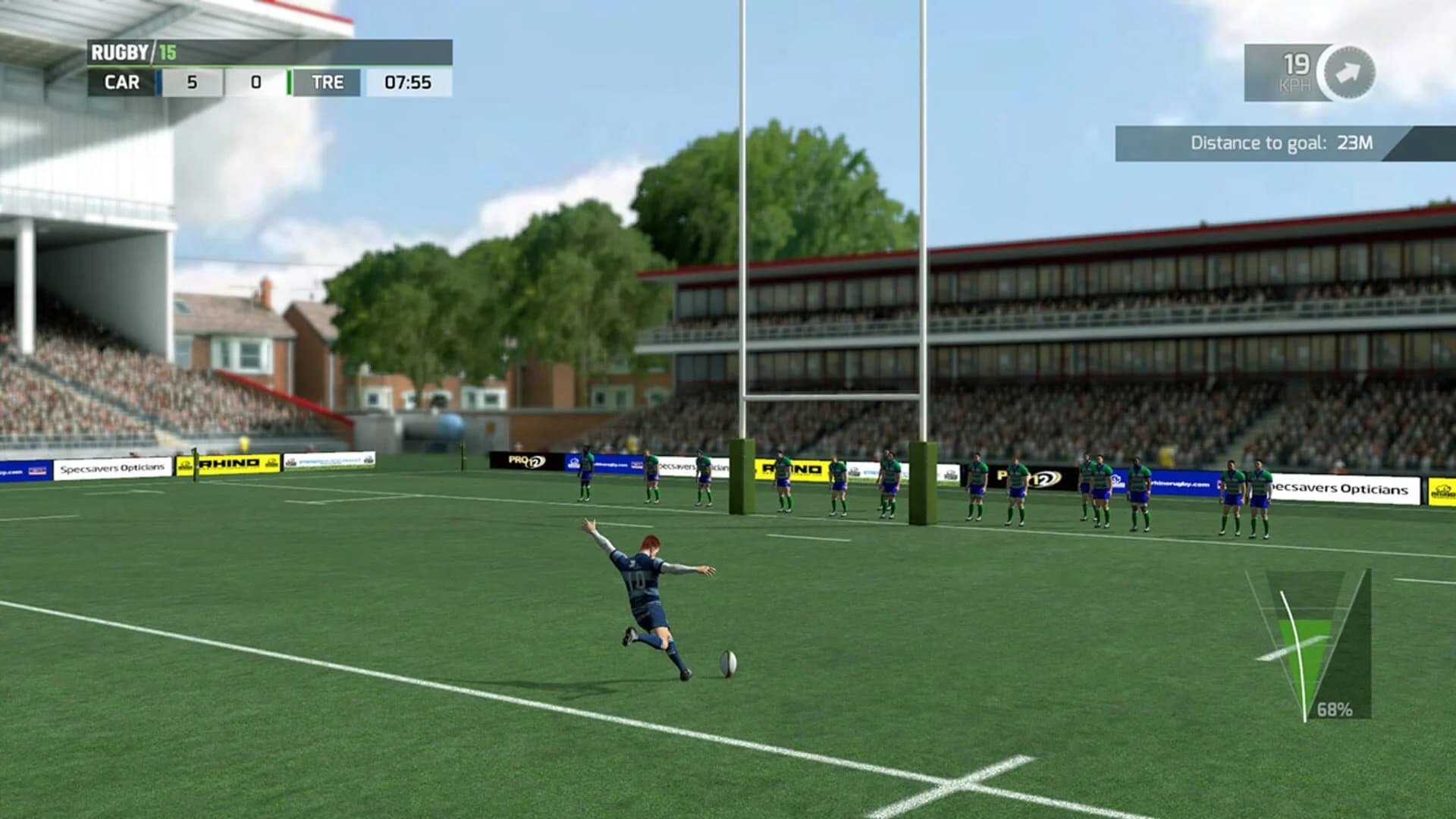Click the TRE team badge panel
Screen dimensions: 1456x819
click(x=328, y=83)
